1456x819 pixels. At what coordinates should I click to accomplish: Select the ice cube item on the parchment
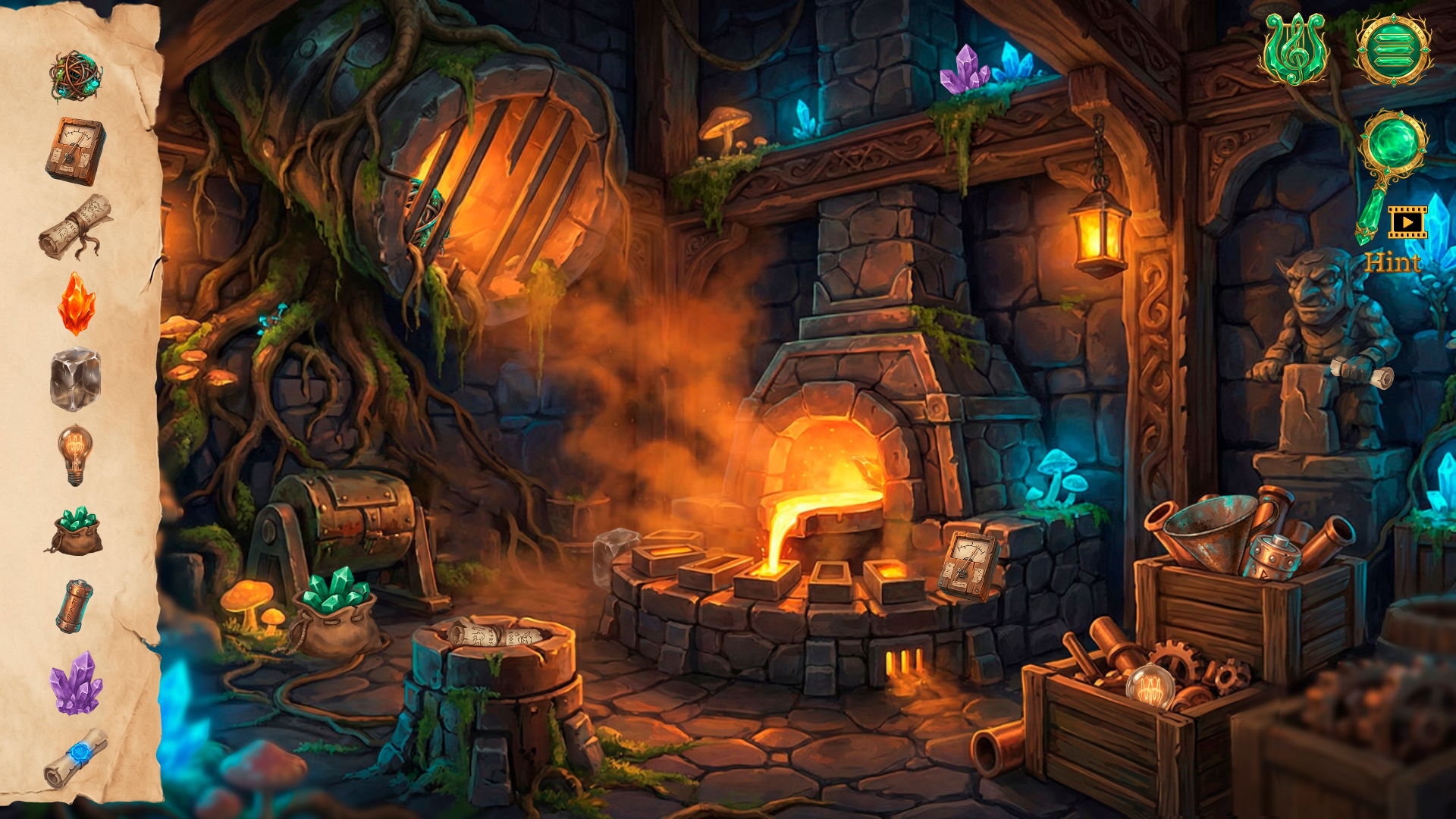click(76, 379)
